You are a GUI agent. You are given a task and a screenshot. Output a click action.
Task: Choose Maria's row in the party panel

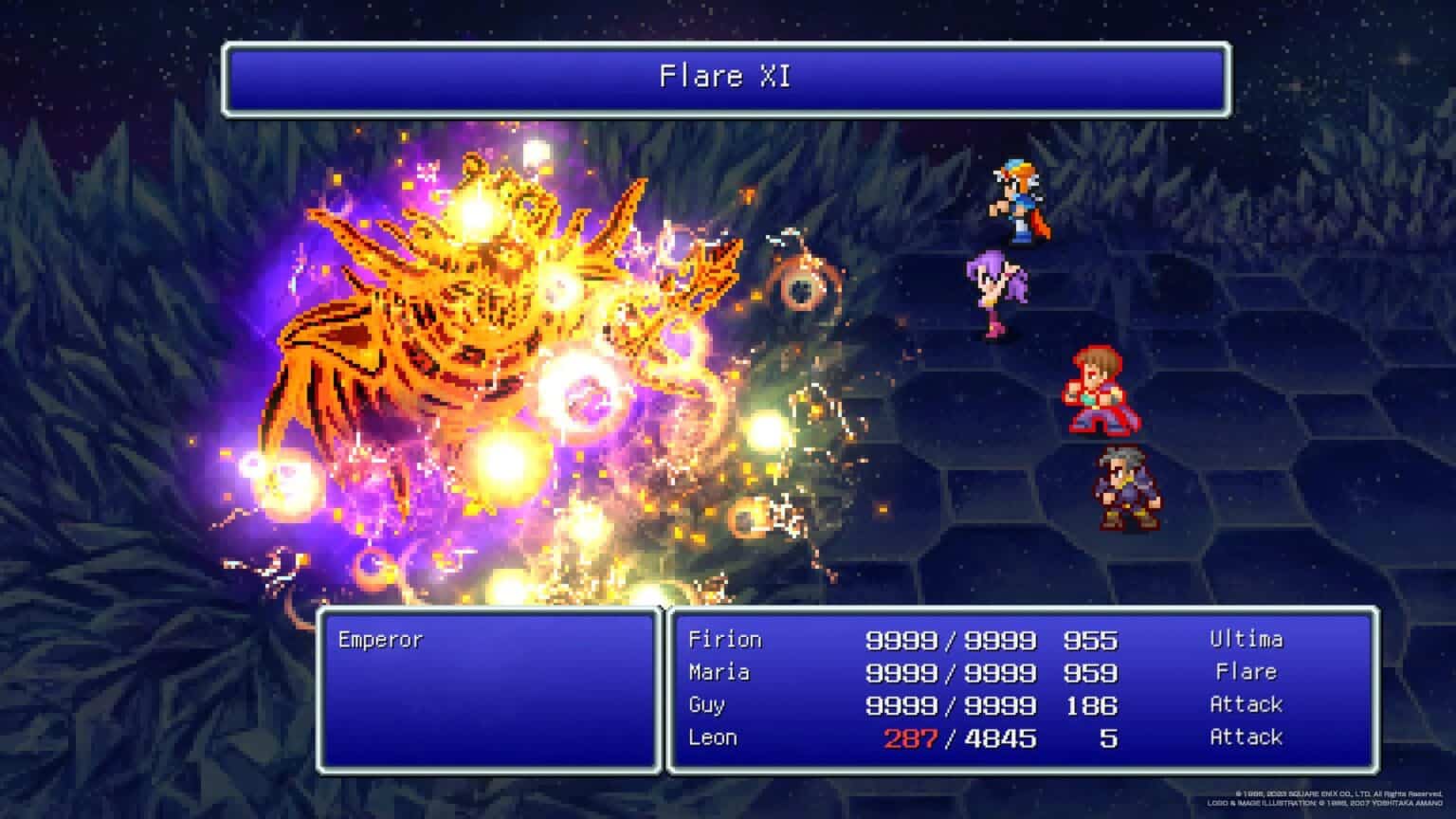(x=719, y=673)
